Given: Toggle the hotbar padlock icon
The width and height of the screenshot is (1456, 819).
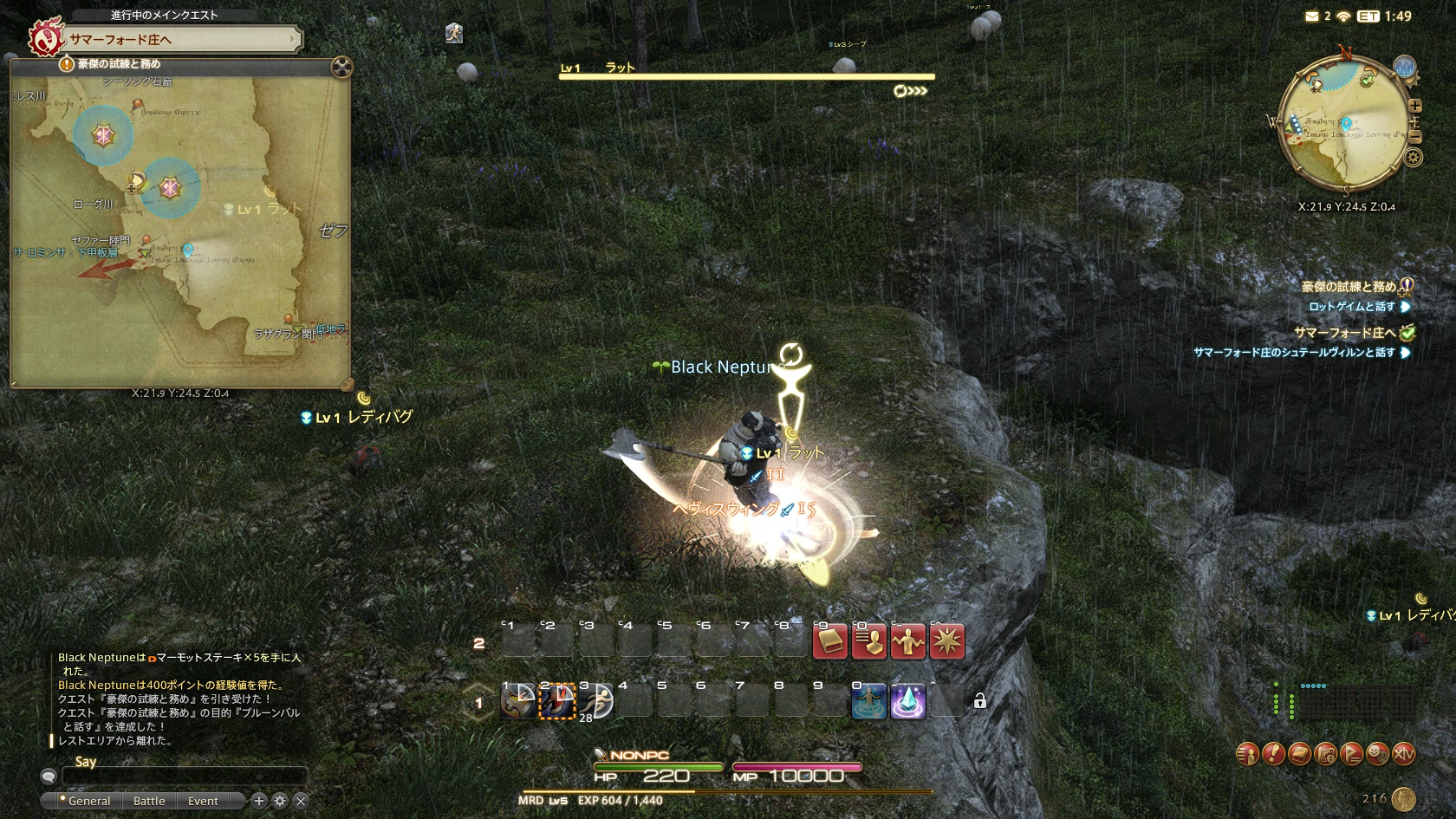Looking at the screenshot, I should pyautogui.click(x=979, y=701).
